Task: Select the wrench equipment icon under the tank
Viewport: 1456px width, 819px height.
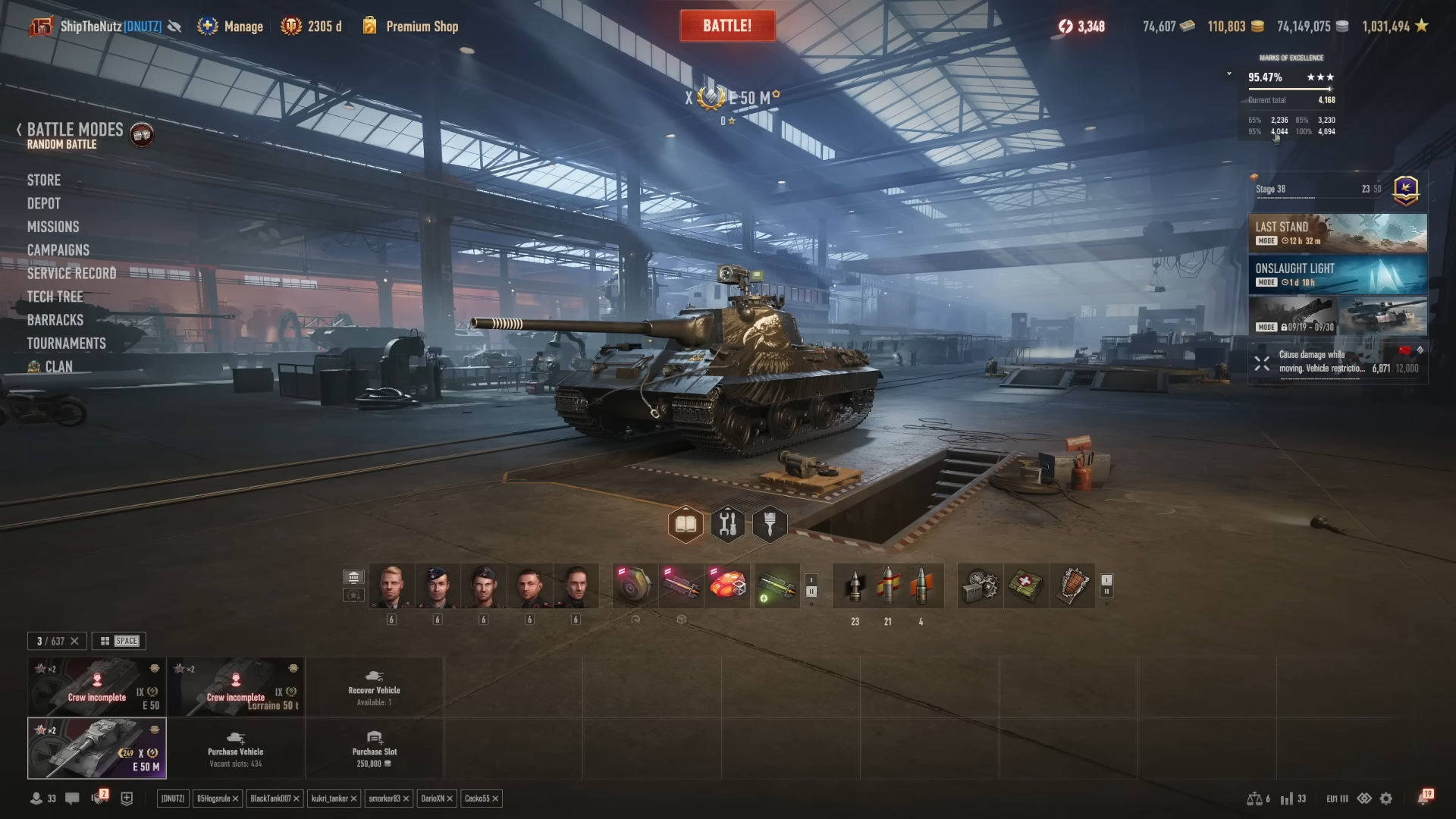Action: point(728,523)
